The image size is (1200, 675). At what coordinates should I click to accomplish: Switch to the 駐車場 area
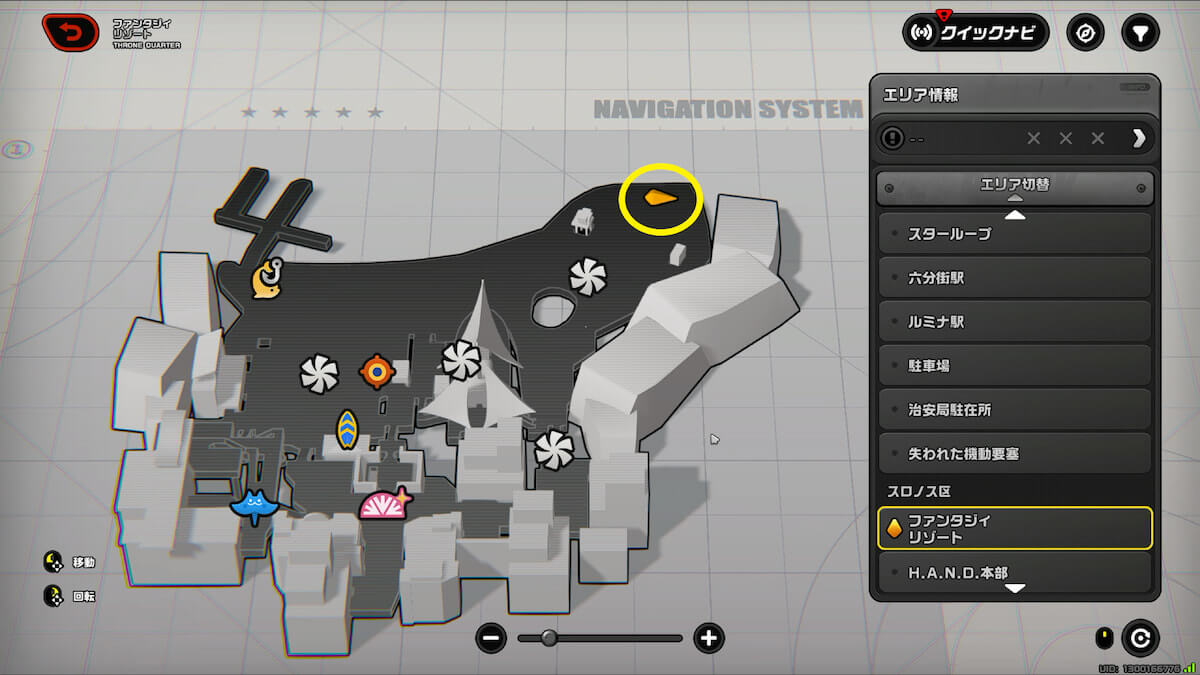pyautogui.click(x=1014, y=366)
